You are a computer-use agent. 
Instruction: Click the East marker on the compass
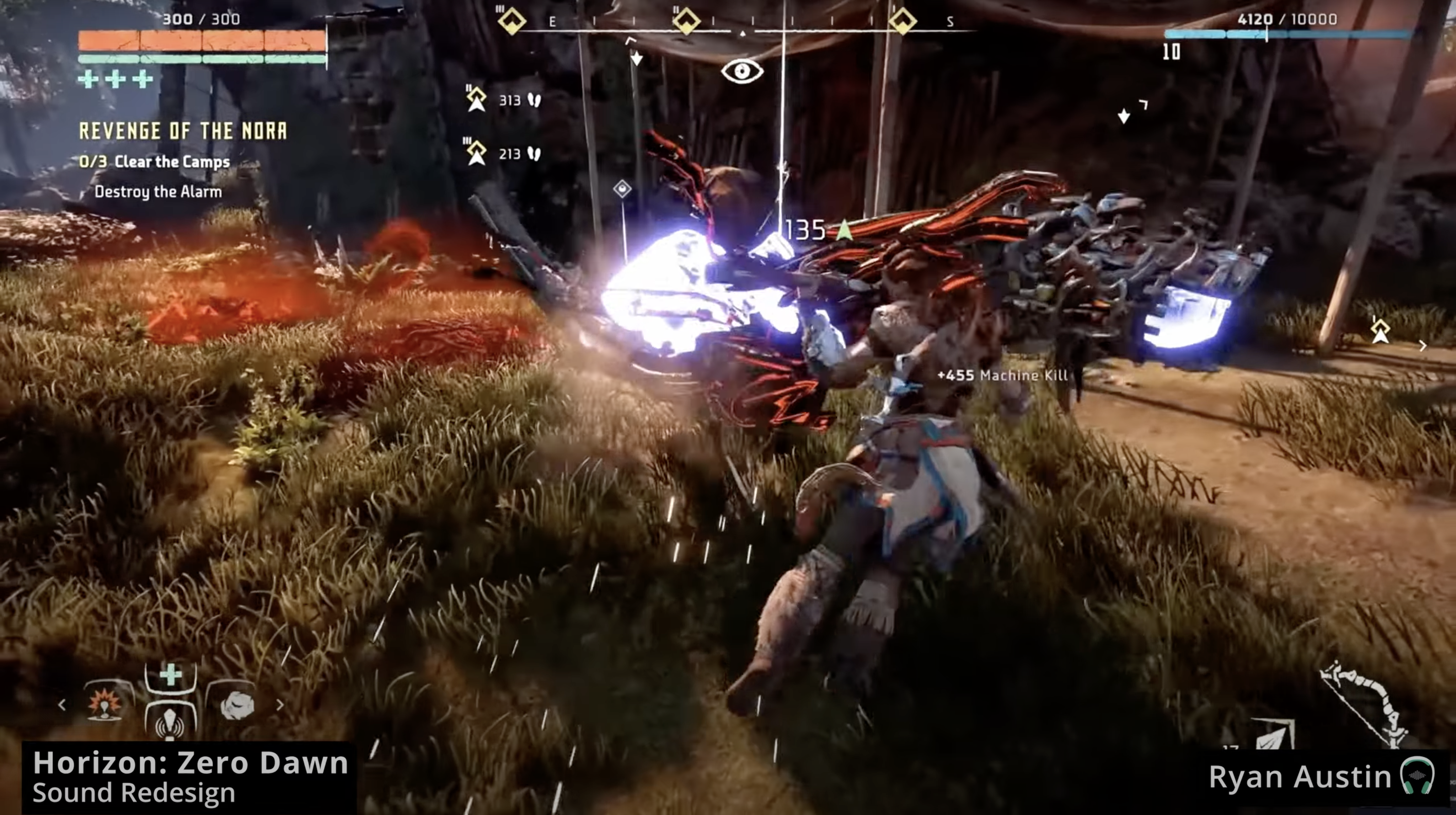click(552, 22)
